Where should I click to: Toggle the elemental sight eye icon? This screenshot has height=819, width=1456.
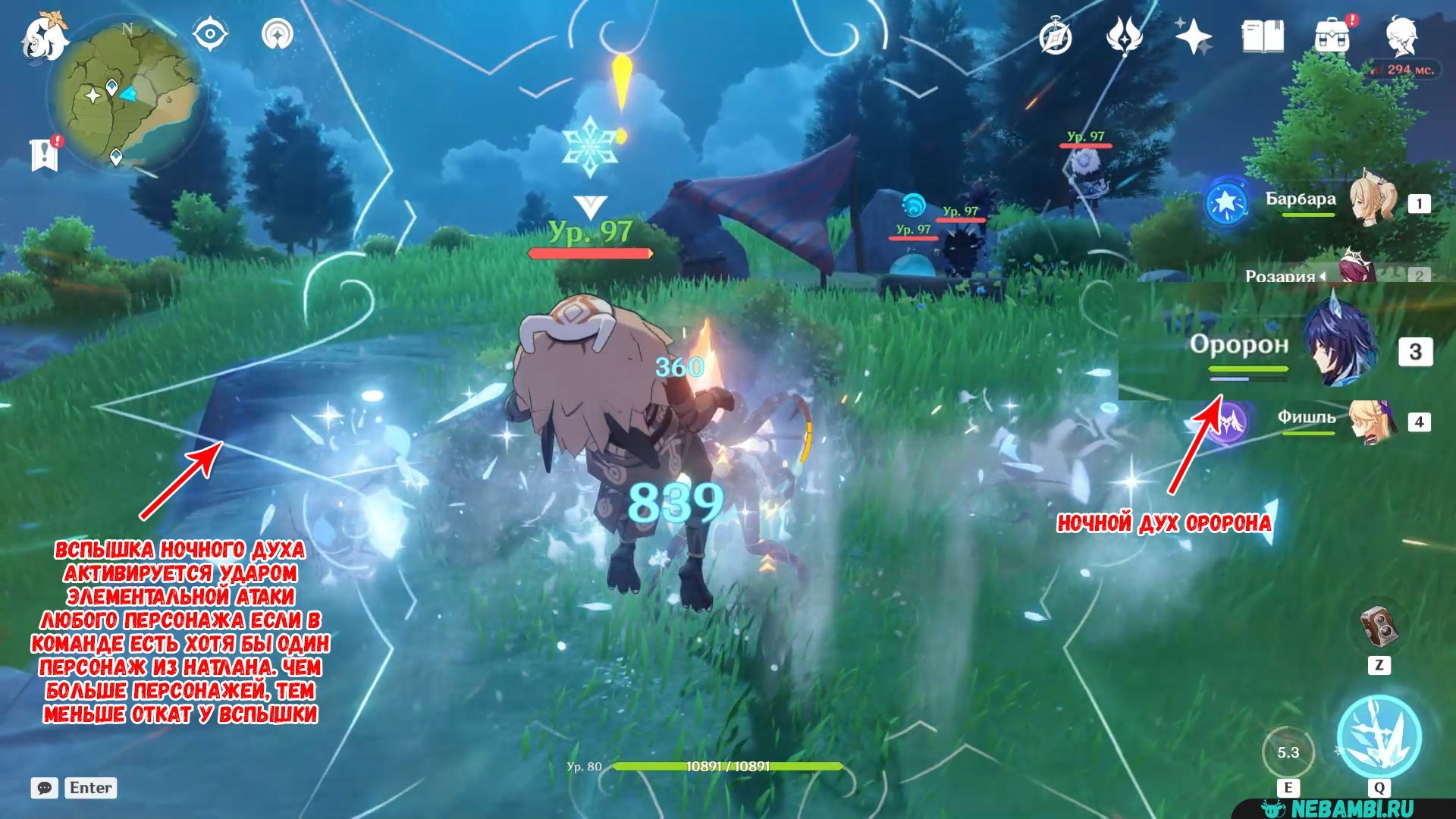(x=210, y=35)
